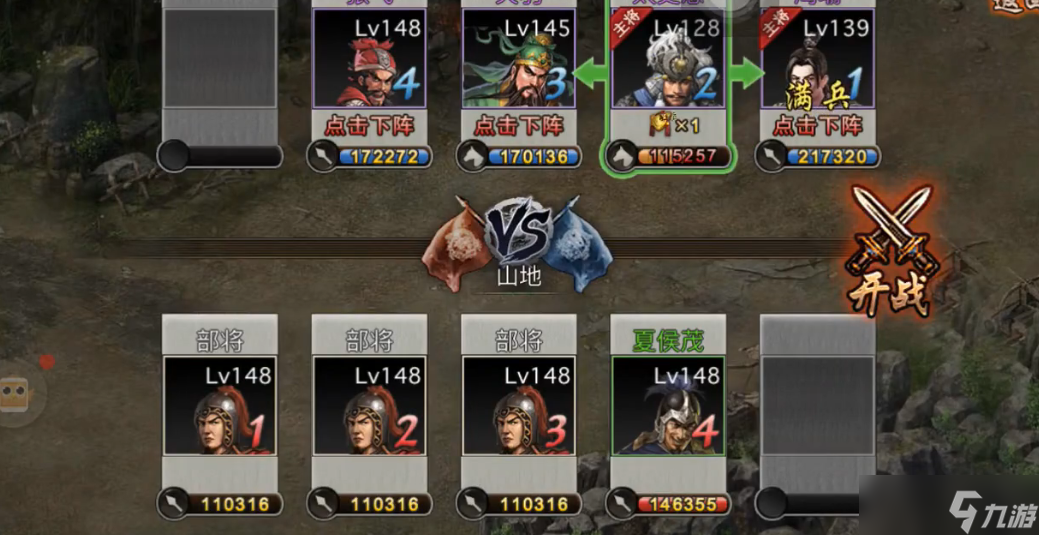This screenshot has width=1039, height=535.
Task: Remove the Lv148 general via 点击下阵
Action: tap(369, 126)
